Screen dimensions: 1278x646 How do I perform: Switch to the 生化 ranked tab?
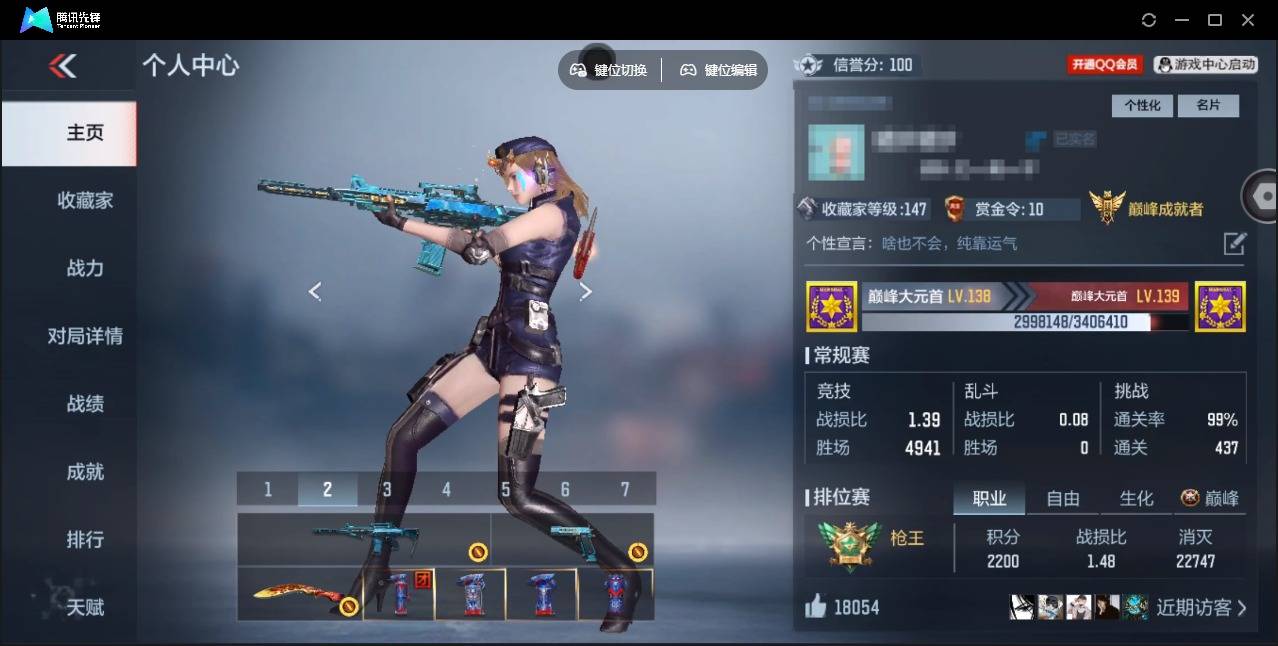[1136, 498]
